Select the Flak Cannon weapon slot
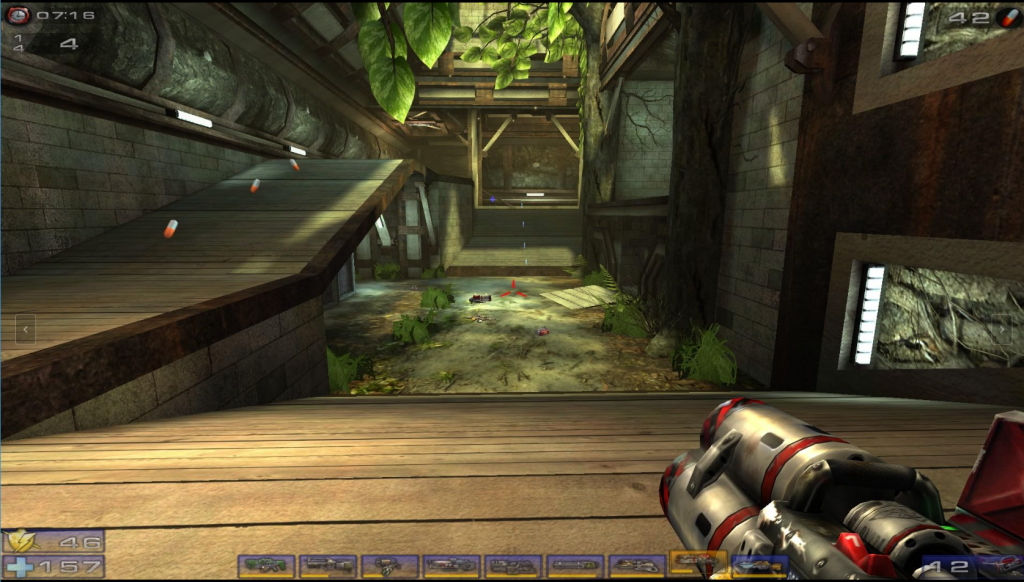 click(638, 566)
